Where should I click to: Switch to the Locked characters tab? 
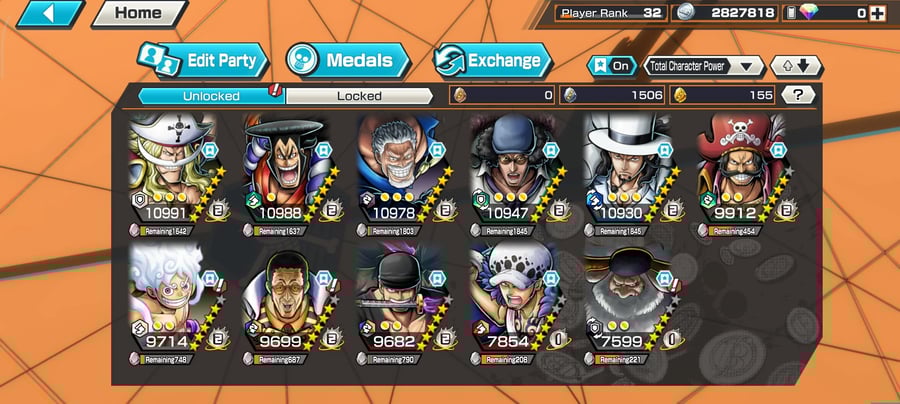[x=358, y=96]
